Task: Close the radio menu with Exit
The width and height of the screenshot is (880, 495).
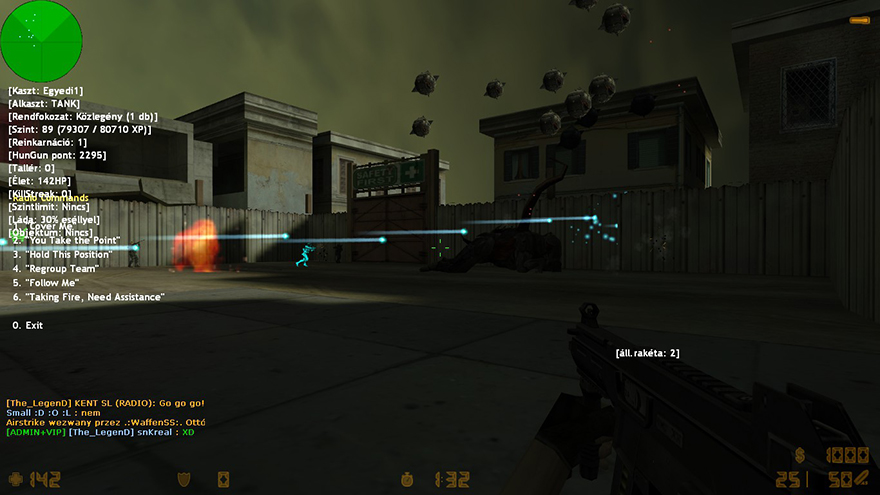Action: (x=28, y=325)
